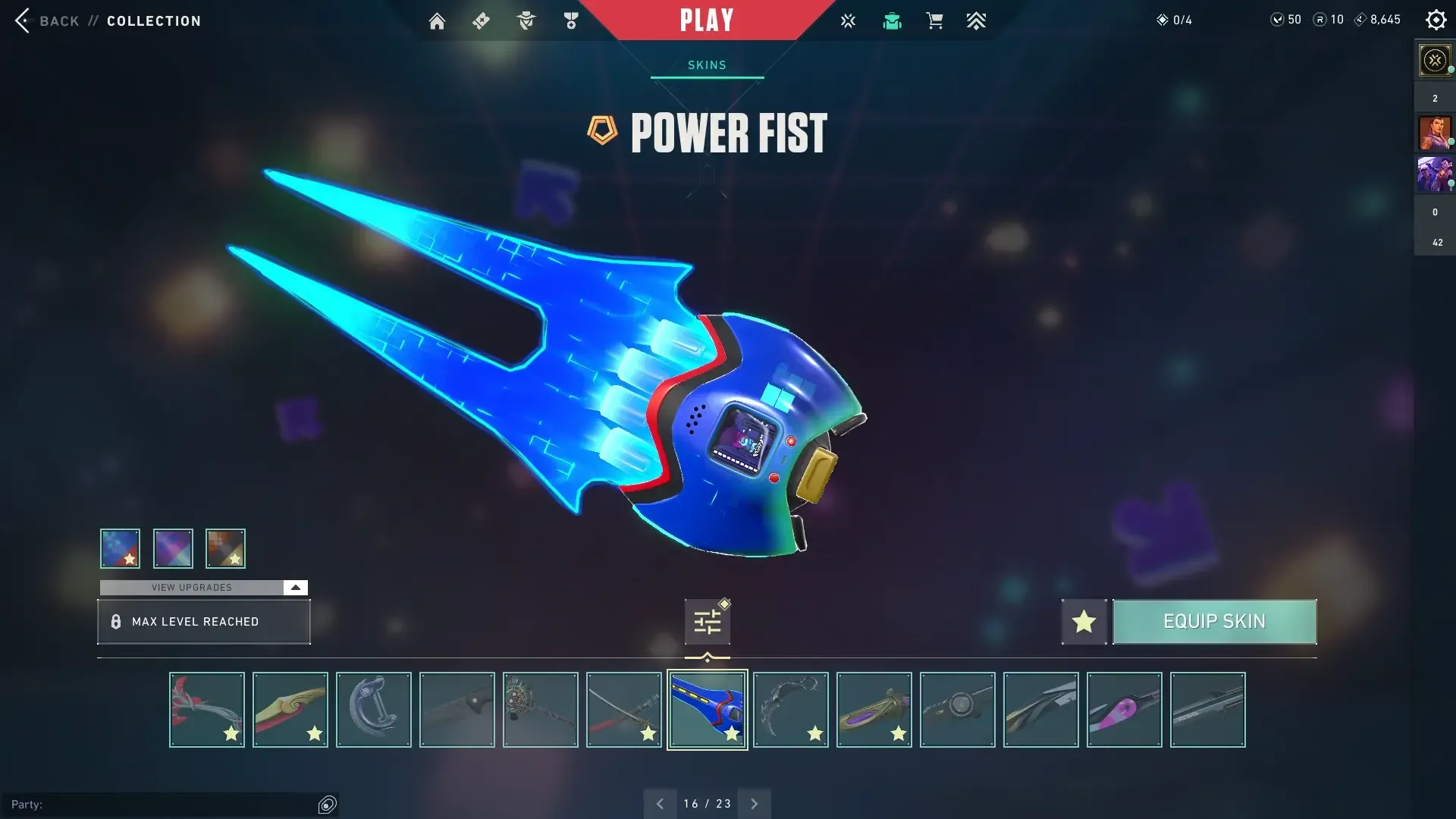Toggle the party privacy icon next to Party field
This screenshot has height=819, width=1456.
pos(328,804)
